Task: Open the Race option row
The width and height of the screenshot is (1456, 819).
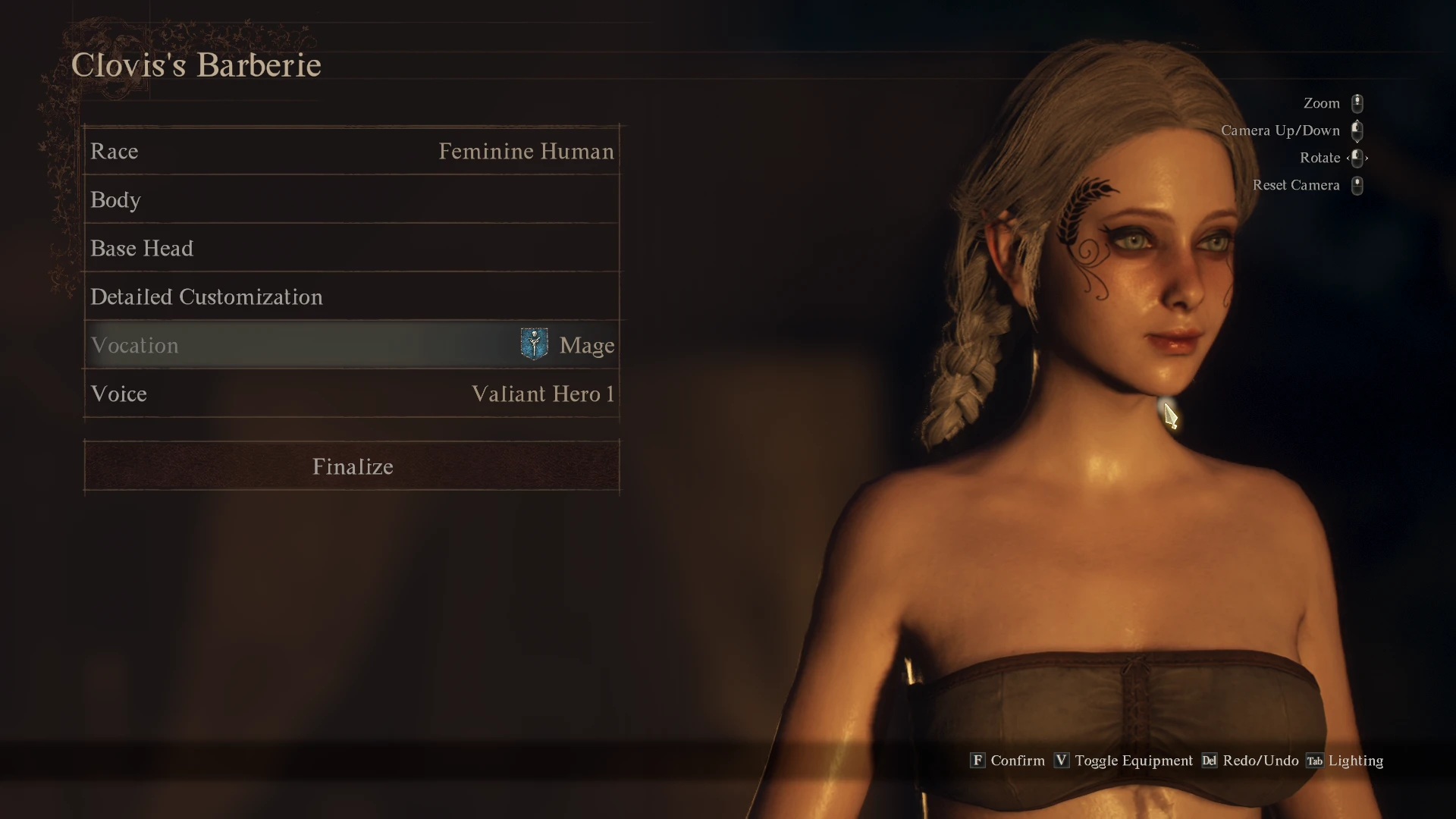Action: 352,152
